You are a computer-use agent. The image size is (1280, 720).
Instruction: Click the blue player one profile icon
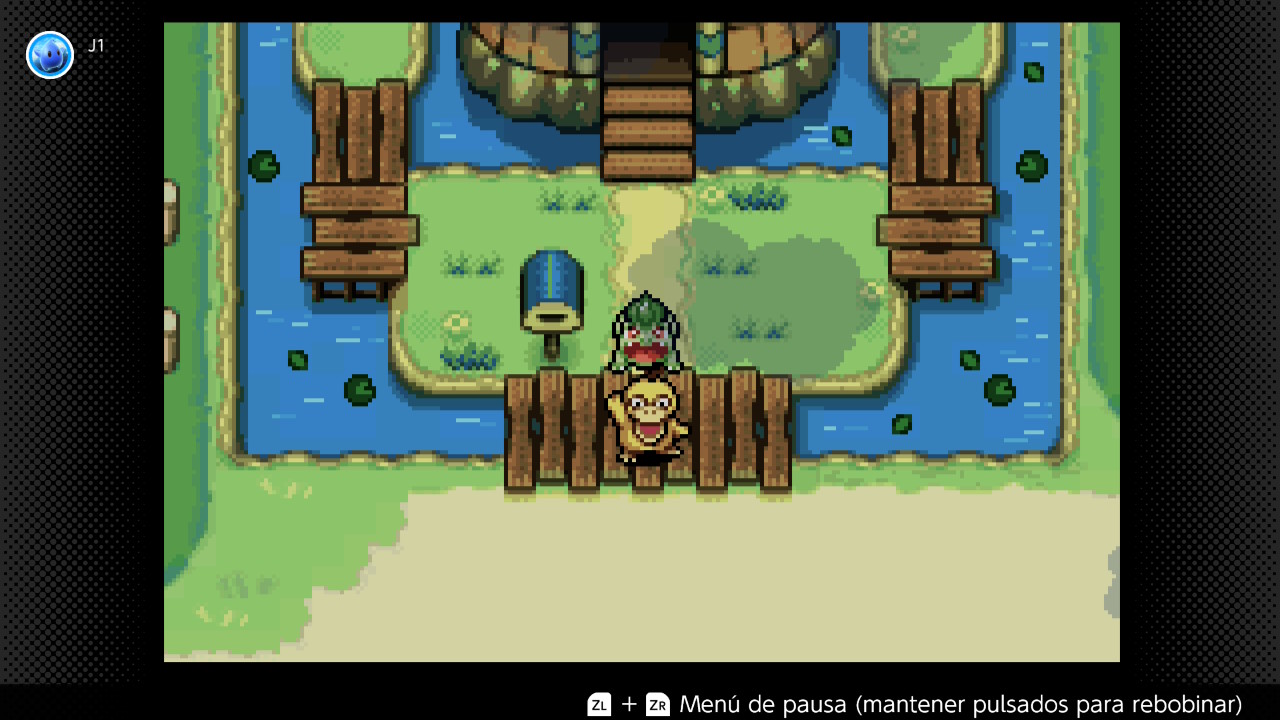pos(50,55)
